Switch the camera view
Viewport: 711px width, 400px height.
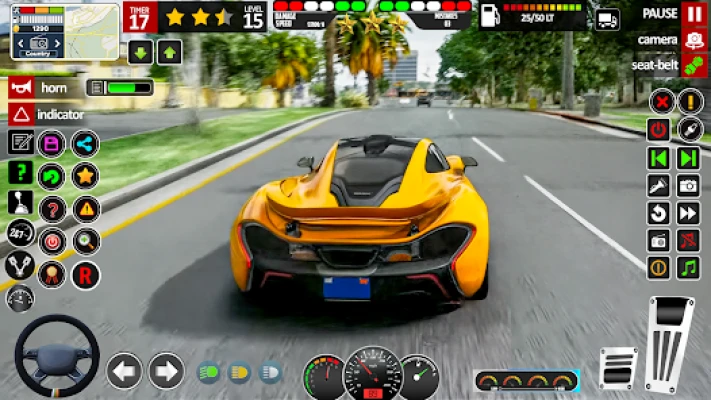point(694,40)
